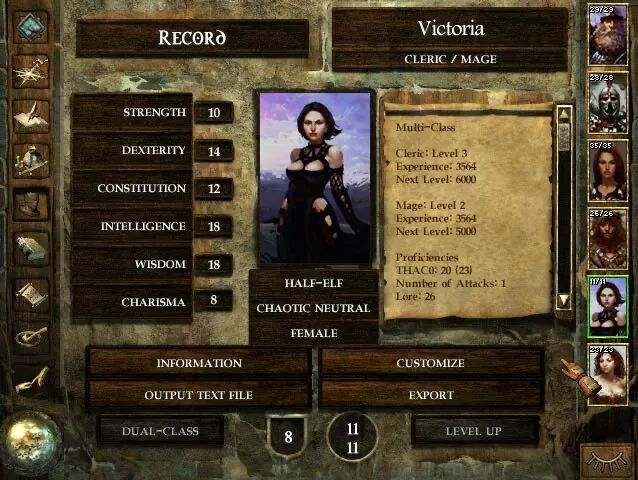Choose Output Text File
Screen dimensions: 638x480
[198, 395]
